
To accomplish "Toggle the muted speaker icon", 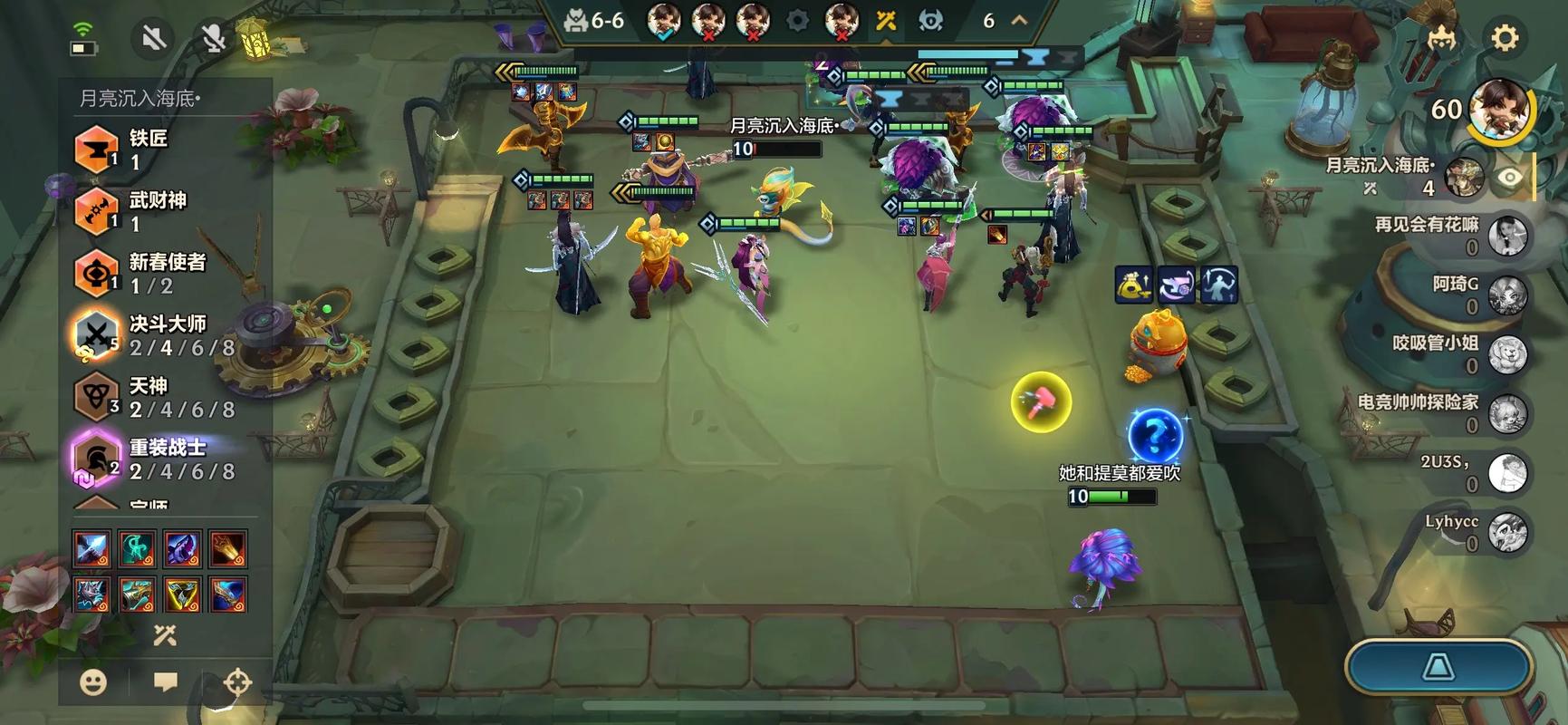I will pos(154,38).
